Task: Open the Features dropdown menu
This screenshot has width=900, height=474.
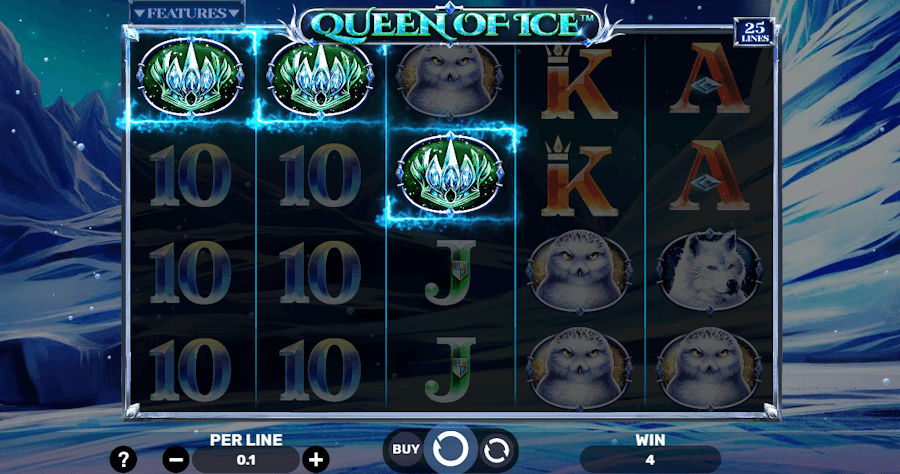Action: tap(187, 13)
